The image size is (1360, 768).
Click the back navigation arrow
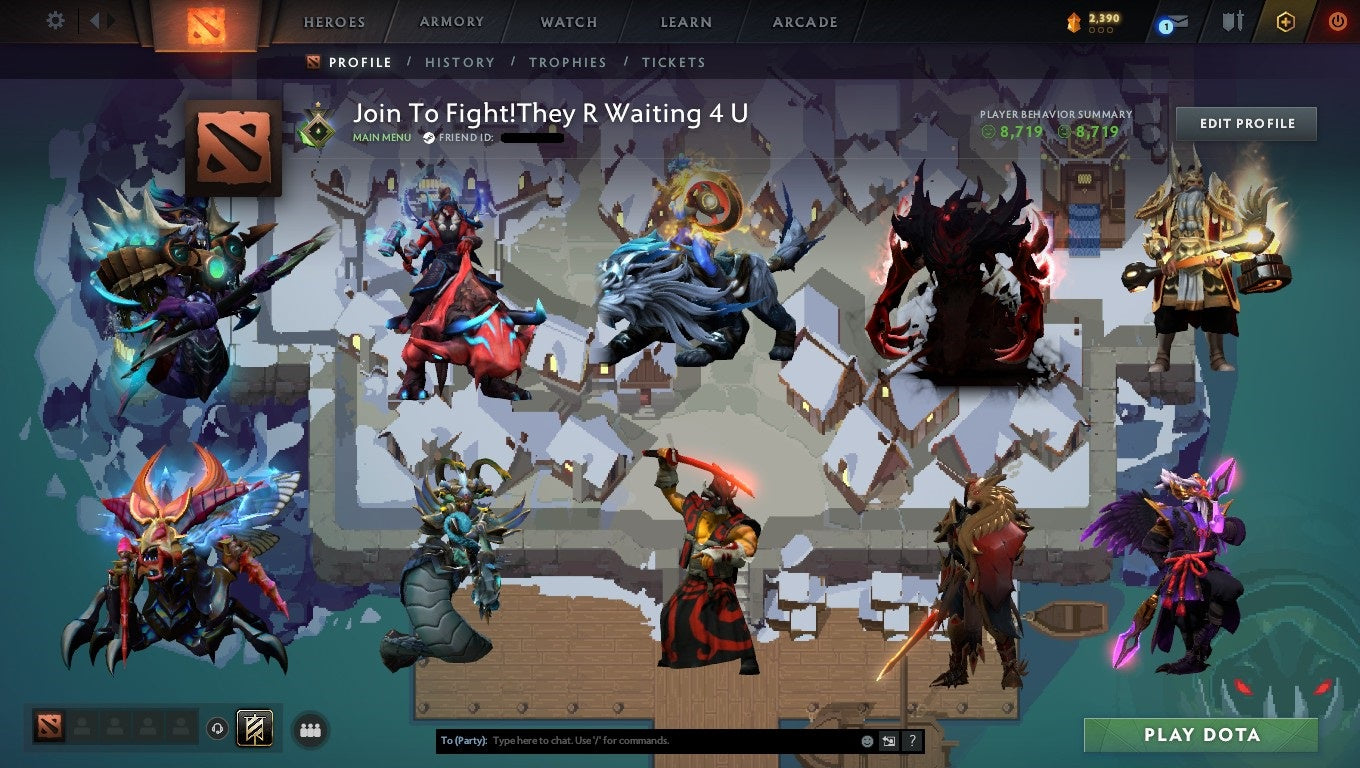coord(95,20)
